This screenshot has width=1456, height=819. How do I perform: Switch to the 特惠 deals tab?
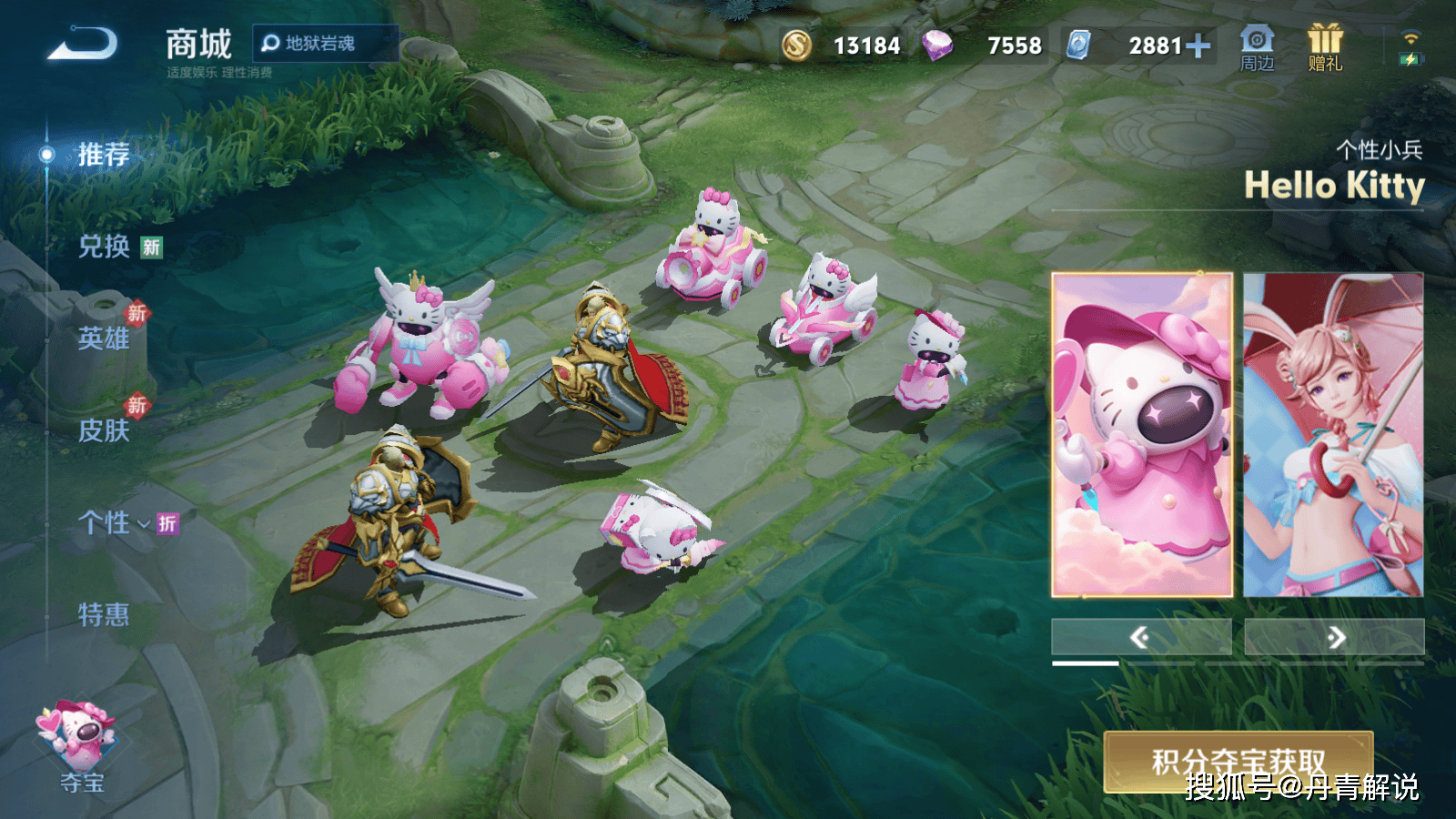click(x=104, y=615)
